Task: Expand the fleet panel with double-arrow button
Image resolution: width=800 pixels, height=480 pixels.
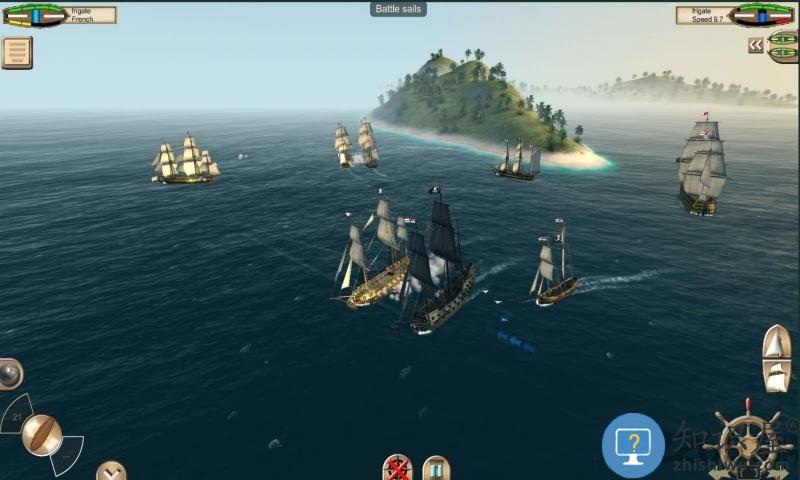Action: [756, 45]
